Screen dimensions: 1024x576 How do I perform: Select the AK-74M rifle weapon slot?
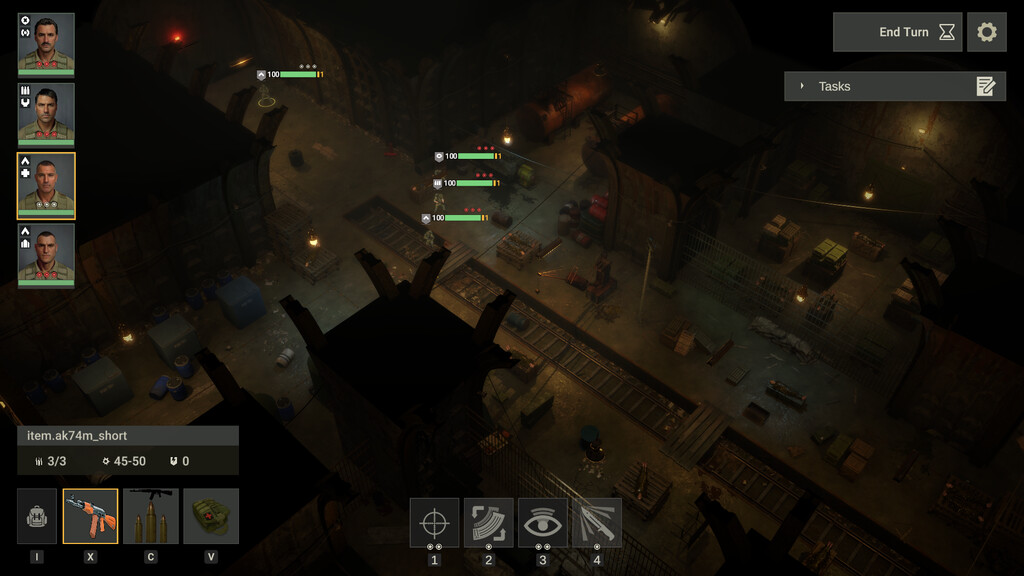tap(90, 516)
